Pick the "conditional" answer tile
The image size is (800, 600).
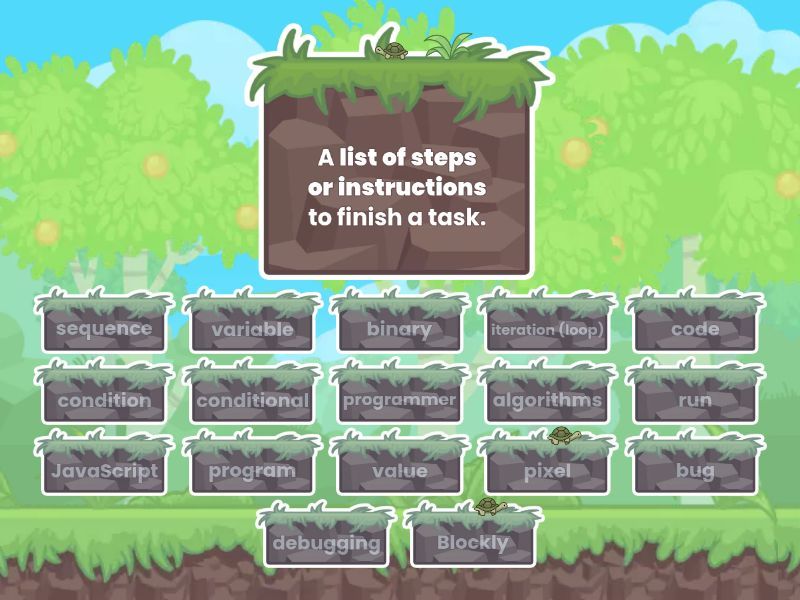click(x=252, y=400)
